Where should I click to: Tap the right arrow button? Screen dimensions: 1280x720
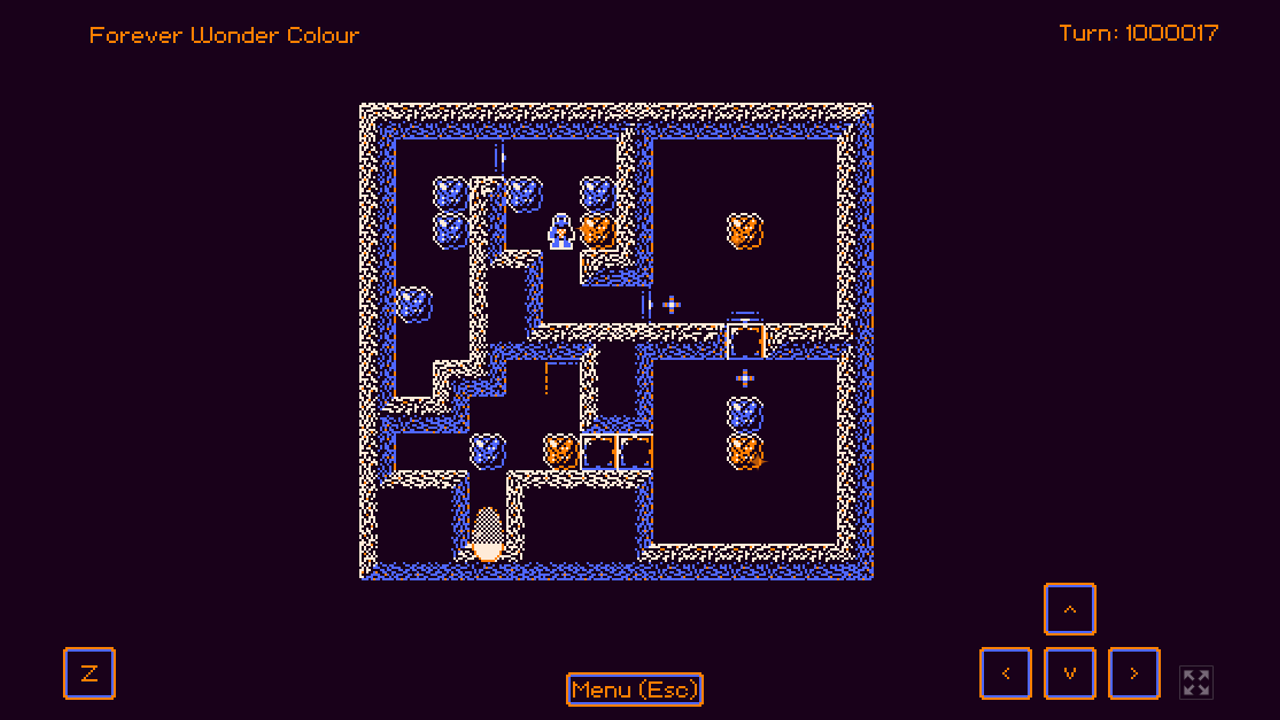(1134, 673)
